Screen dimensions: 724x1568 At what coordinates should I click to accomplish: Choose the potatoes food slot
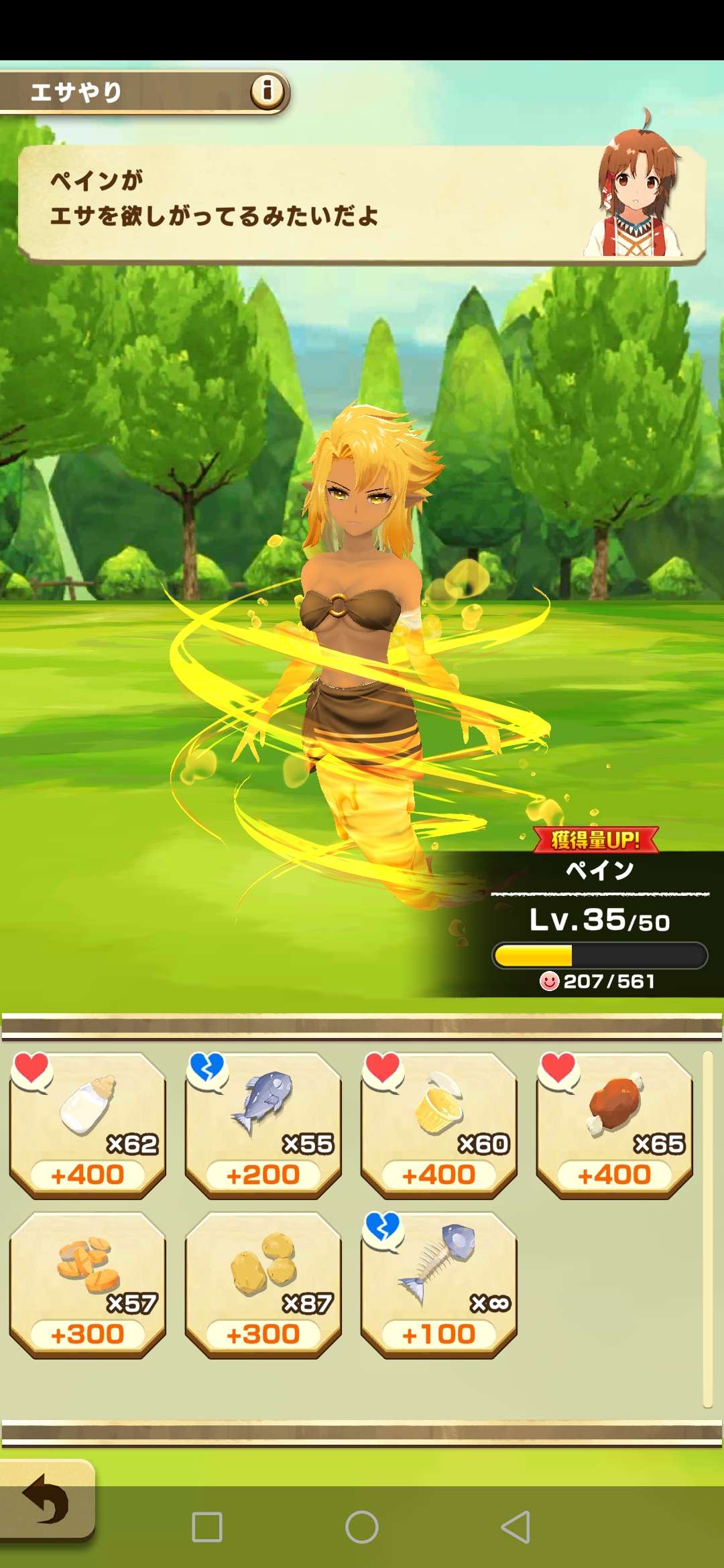pyautogui.click(x=263, y=1284)
